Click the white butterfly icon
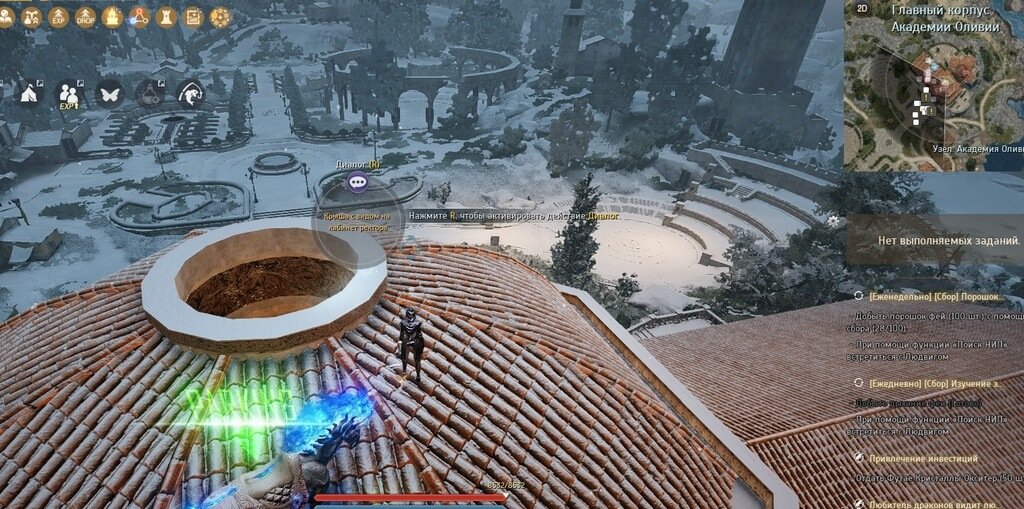Viewport: 1024px width, 509px height. point(109,94)
